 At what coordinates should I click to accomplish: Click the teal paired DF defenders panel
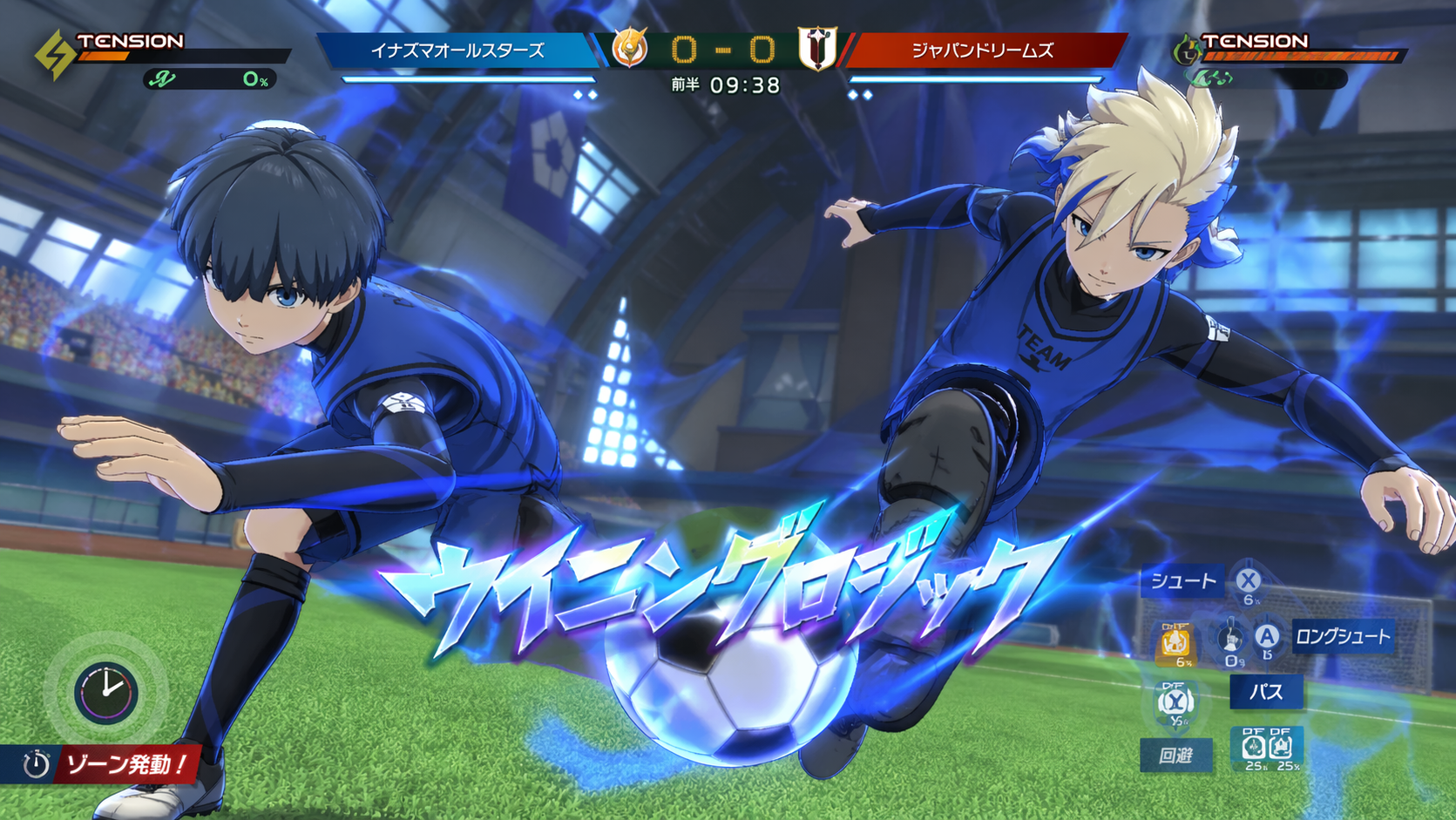coord(1267,748)
